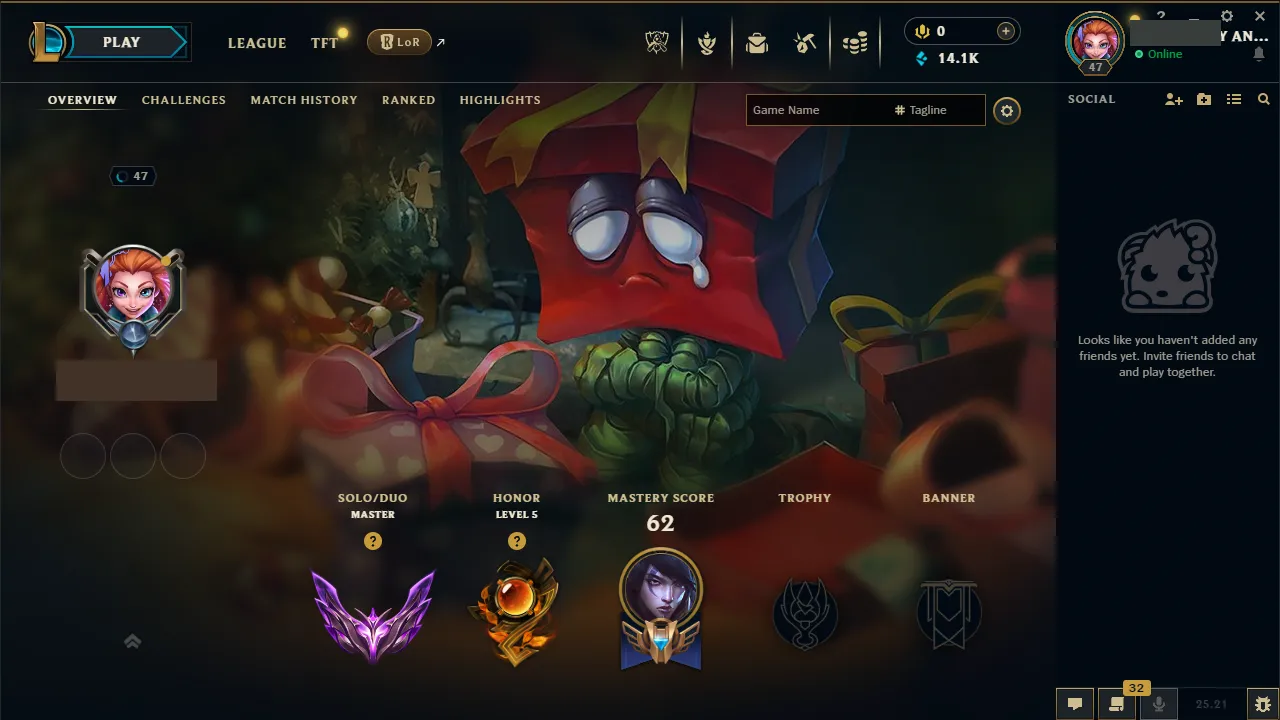Open the chat bubble icon in bottom bar

[1075, 703]
